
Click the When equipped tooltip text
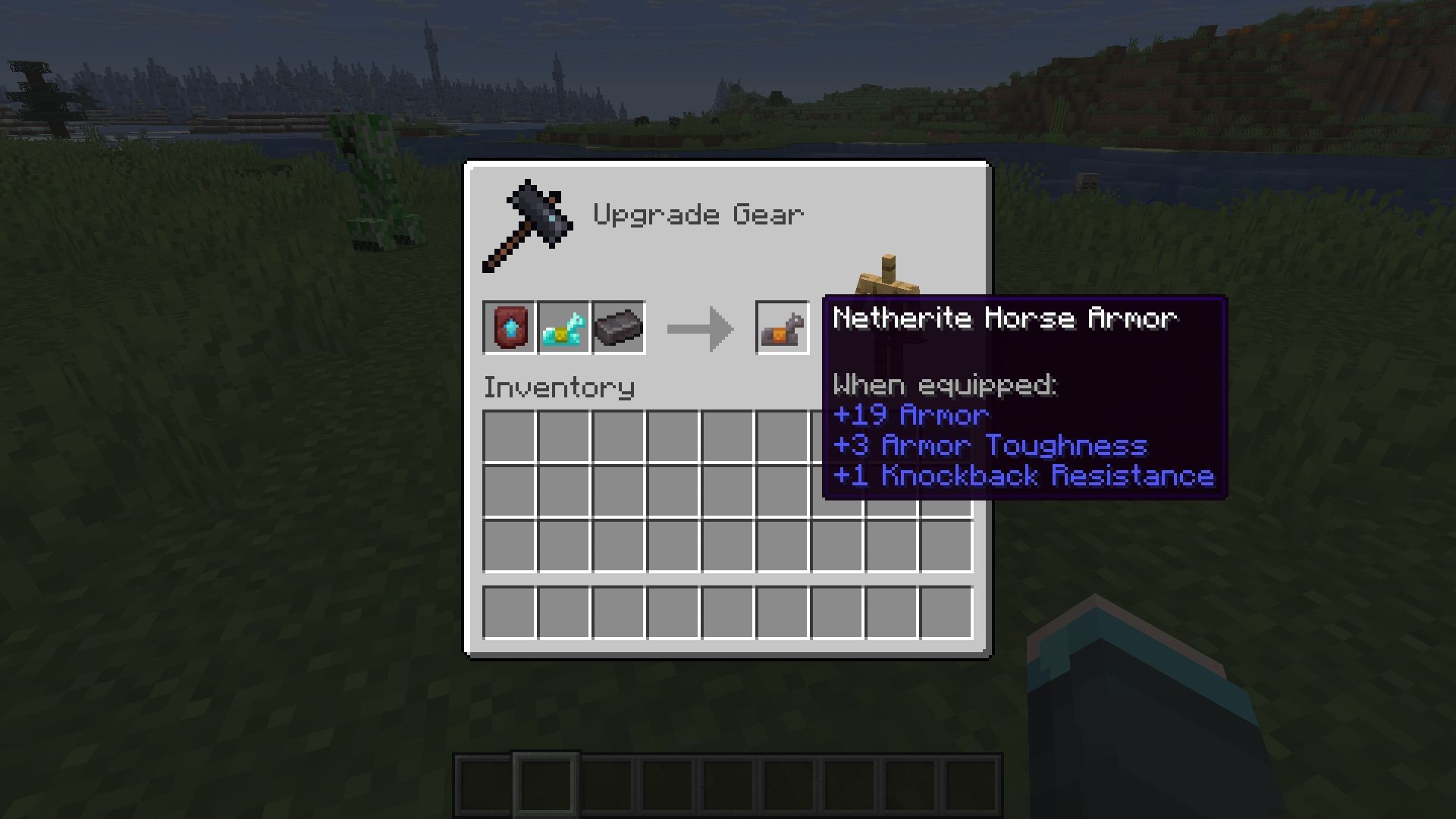[x=946, y=384]
